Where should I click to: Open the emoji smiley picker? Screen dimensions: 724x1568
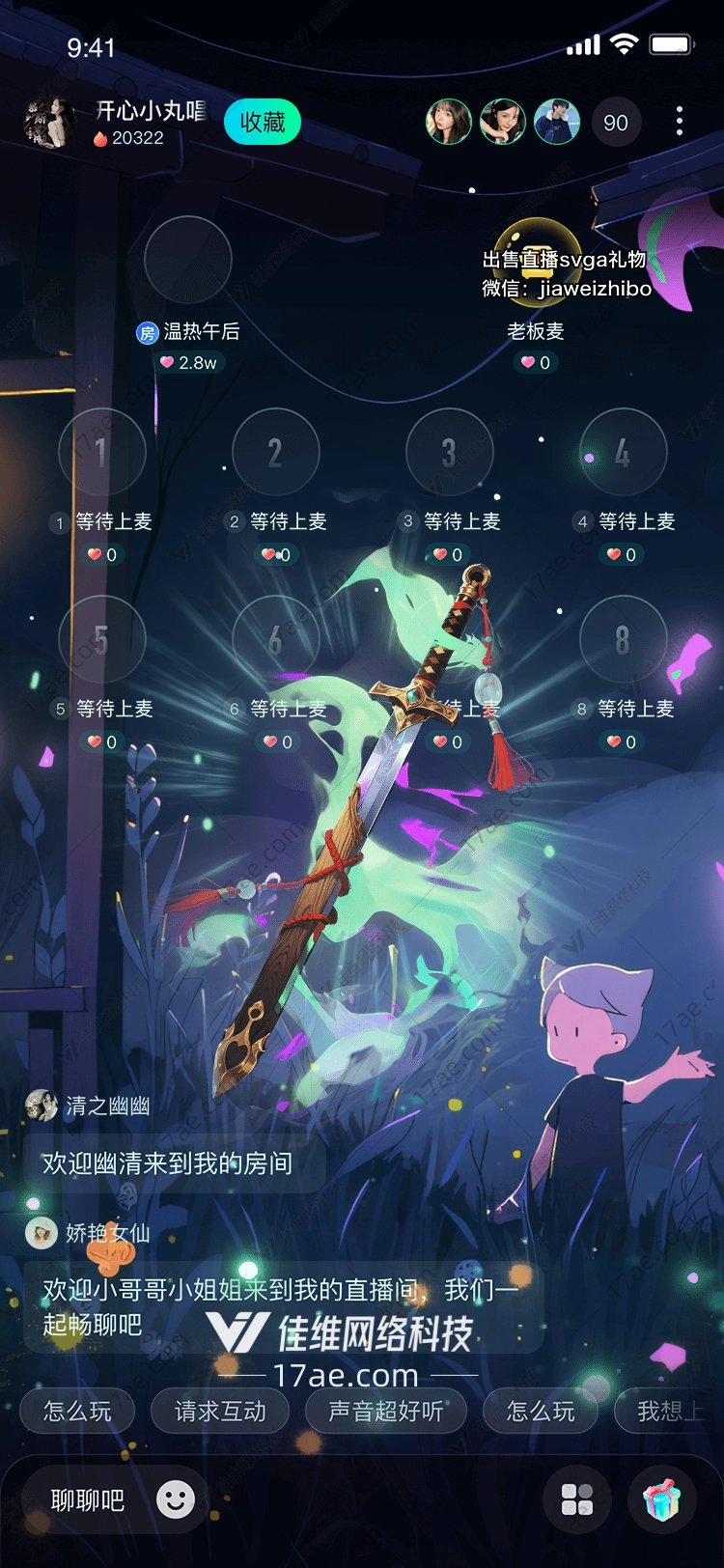pos(176,1499)
